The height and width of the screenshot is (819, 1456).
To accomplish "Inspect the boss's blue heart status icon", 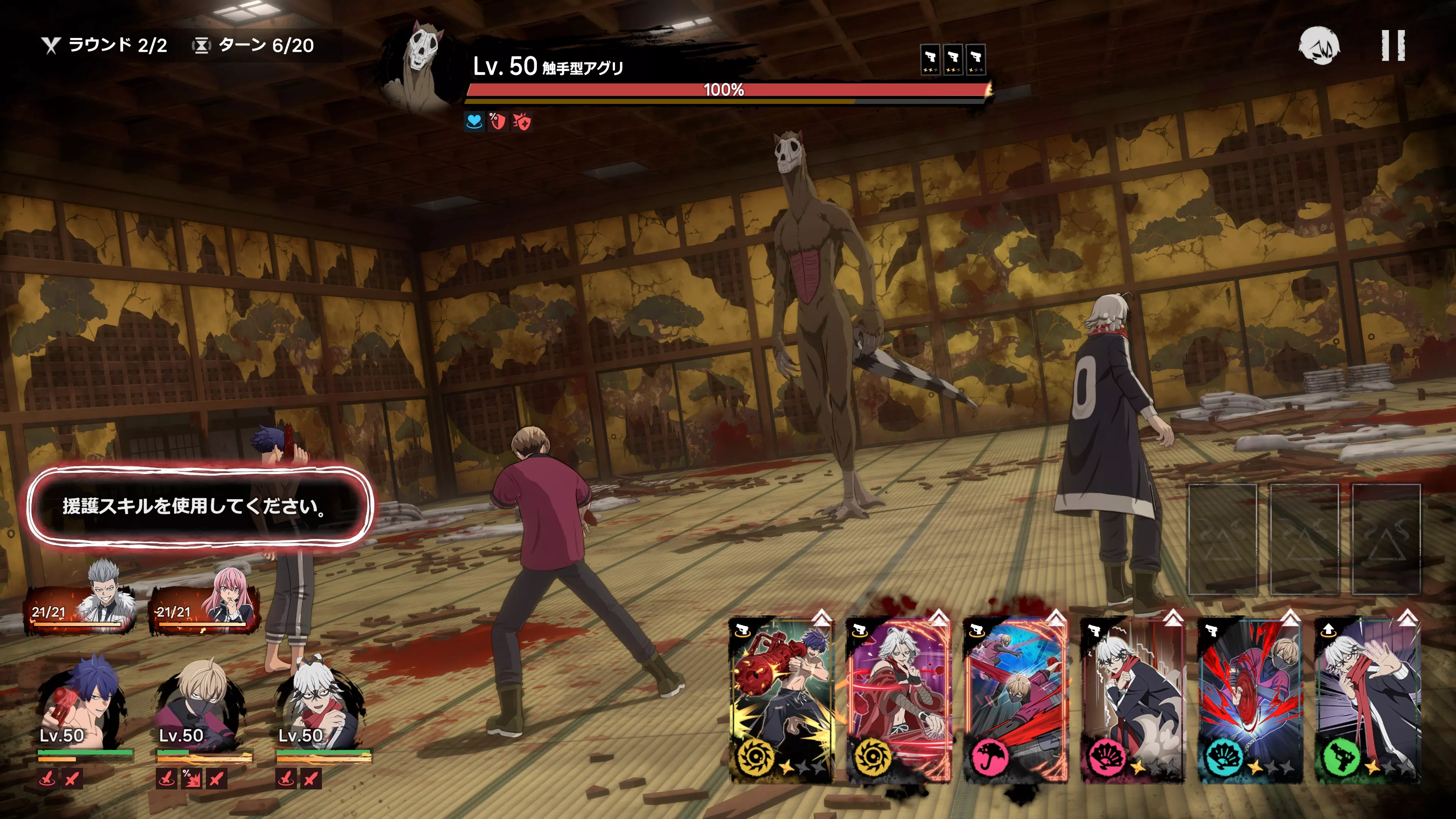I will click(474, 121).
